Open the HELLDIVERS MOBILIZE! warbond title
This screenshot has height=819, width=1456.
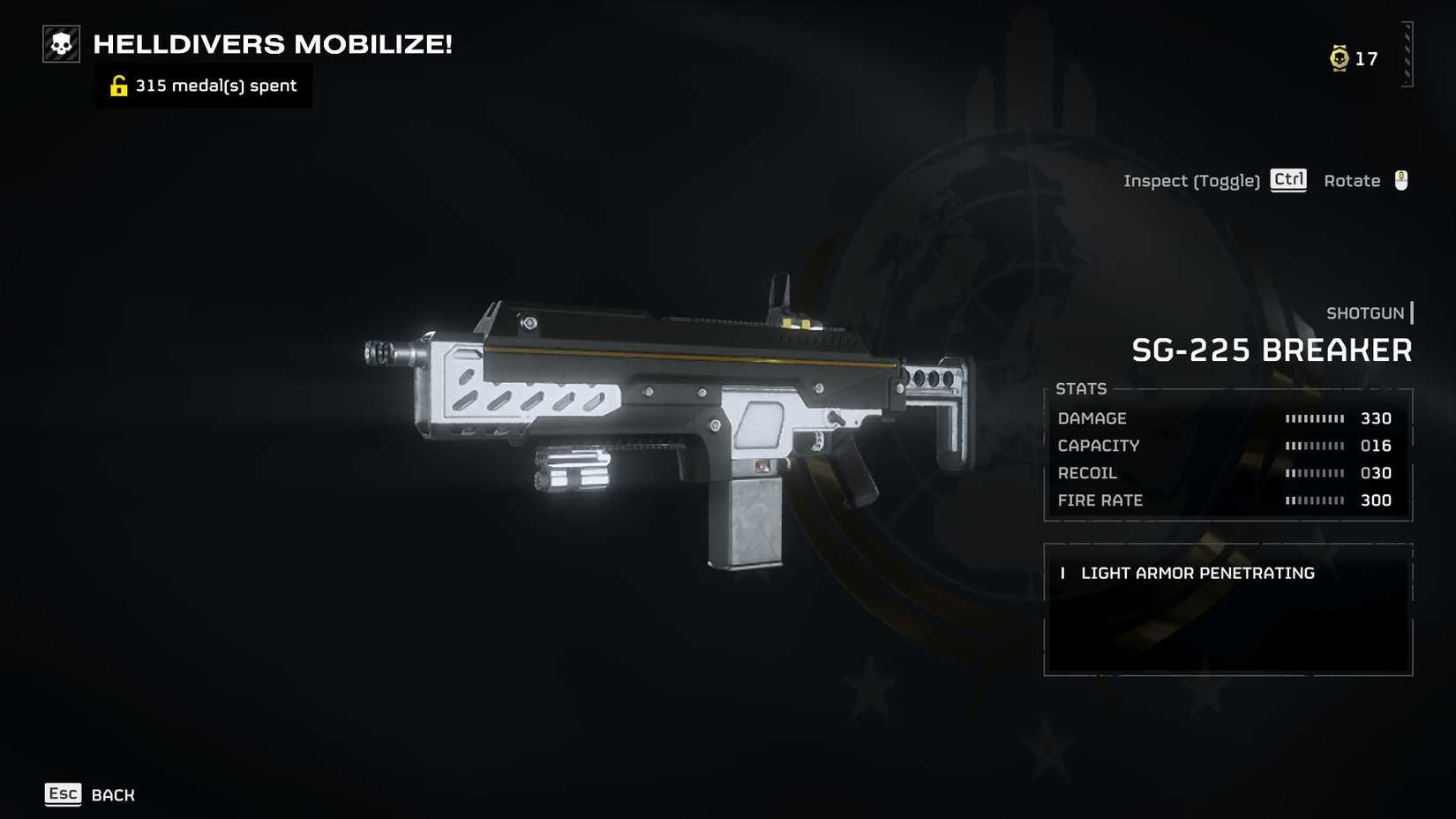tap(272, 43)
